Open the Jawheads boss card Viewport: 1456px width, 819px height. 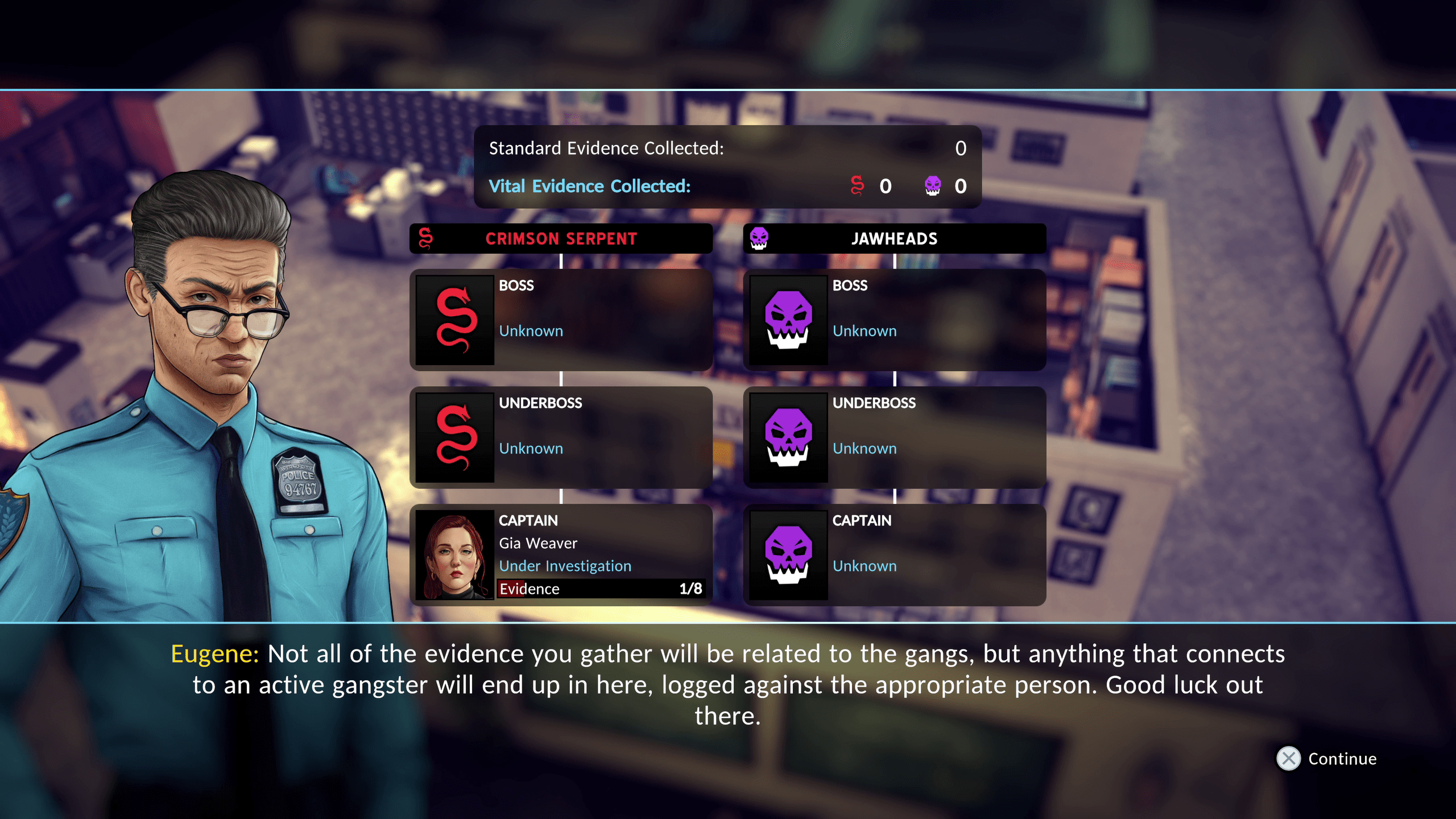click(x=894, y=320)
